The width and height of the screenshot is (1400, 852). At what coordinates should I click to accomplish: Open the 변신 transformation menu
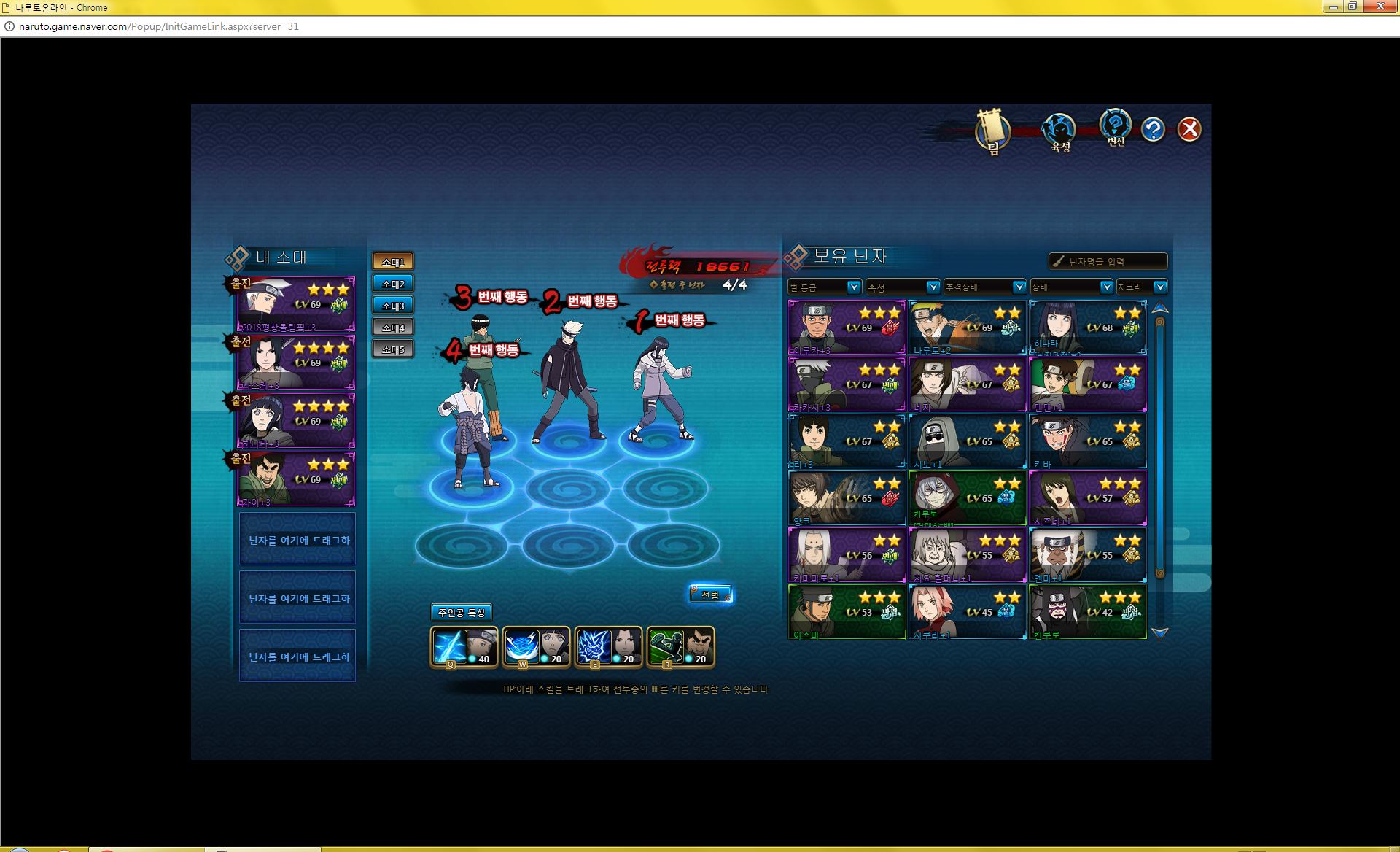1115,128
